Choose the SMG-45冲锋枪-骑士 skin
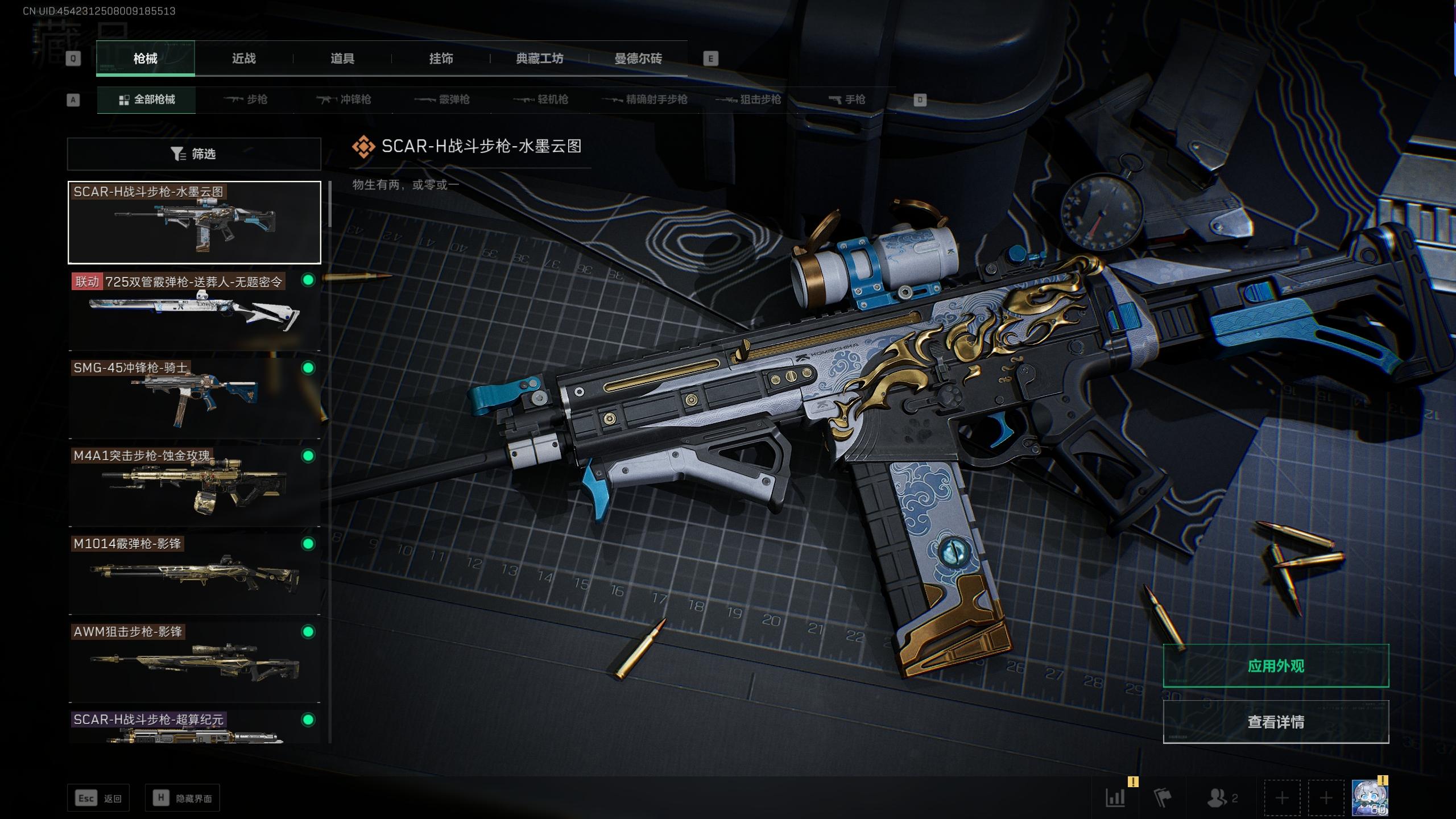The image size is (1456, 819). point(194,398)
